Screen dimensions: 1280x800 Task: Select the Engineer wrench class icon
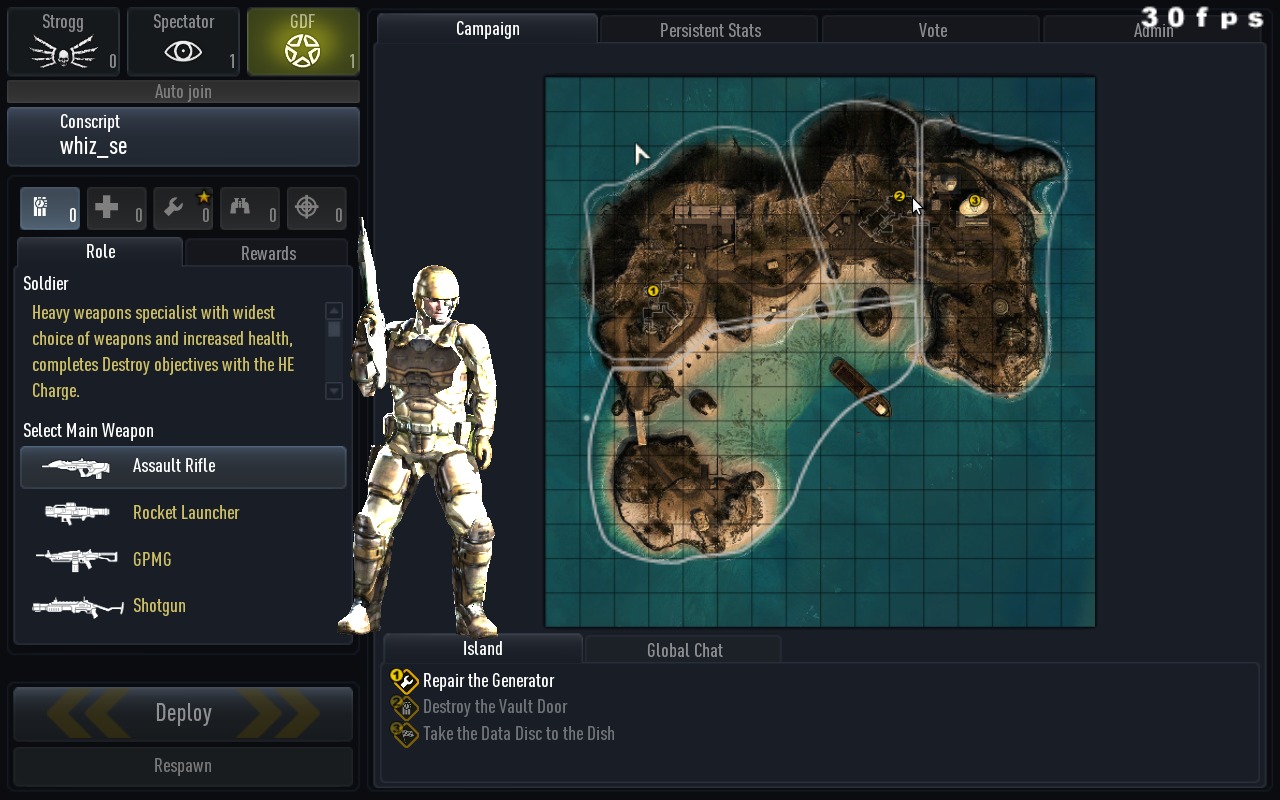pos(183,209)
